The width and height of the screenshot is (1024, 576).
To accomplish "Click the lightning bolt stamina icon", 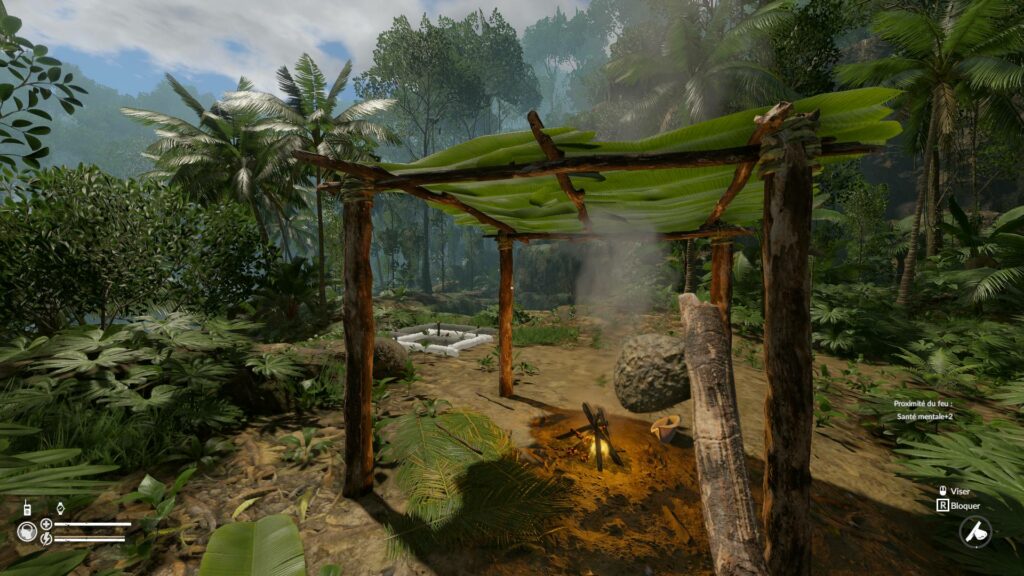I will 46,539.
